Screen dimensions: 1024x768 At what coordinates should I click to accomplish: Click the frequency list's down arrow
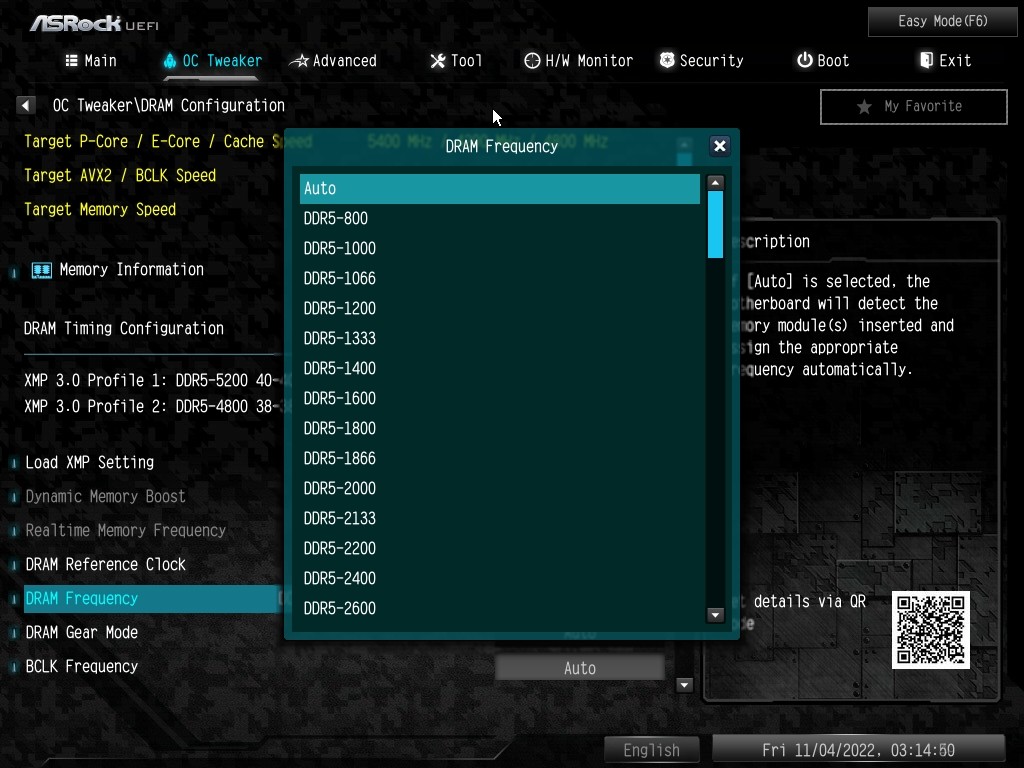715,615
